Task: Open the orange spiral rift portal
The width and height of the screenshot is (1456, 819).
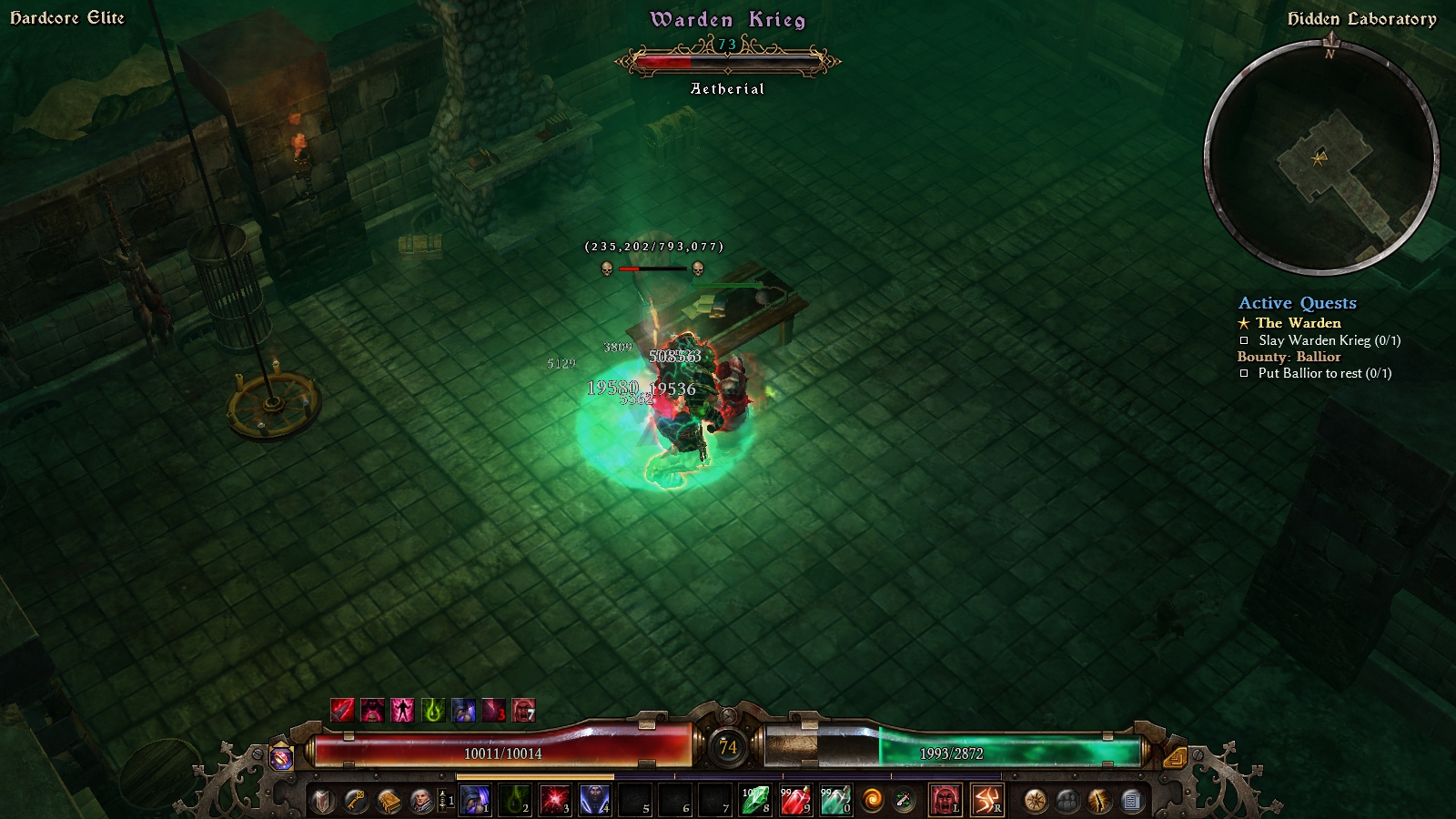Action: [872, 801]
